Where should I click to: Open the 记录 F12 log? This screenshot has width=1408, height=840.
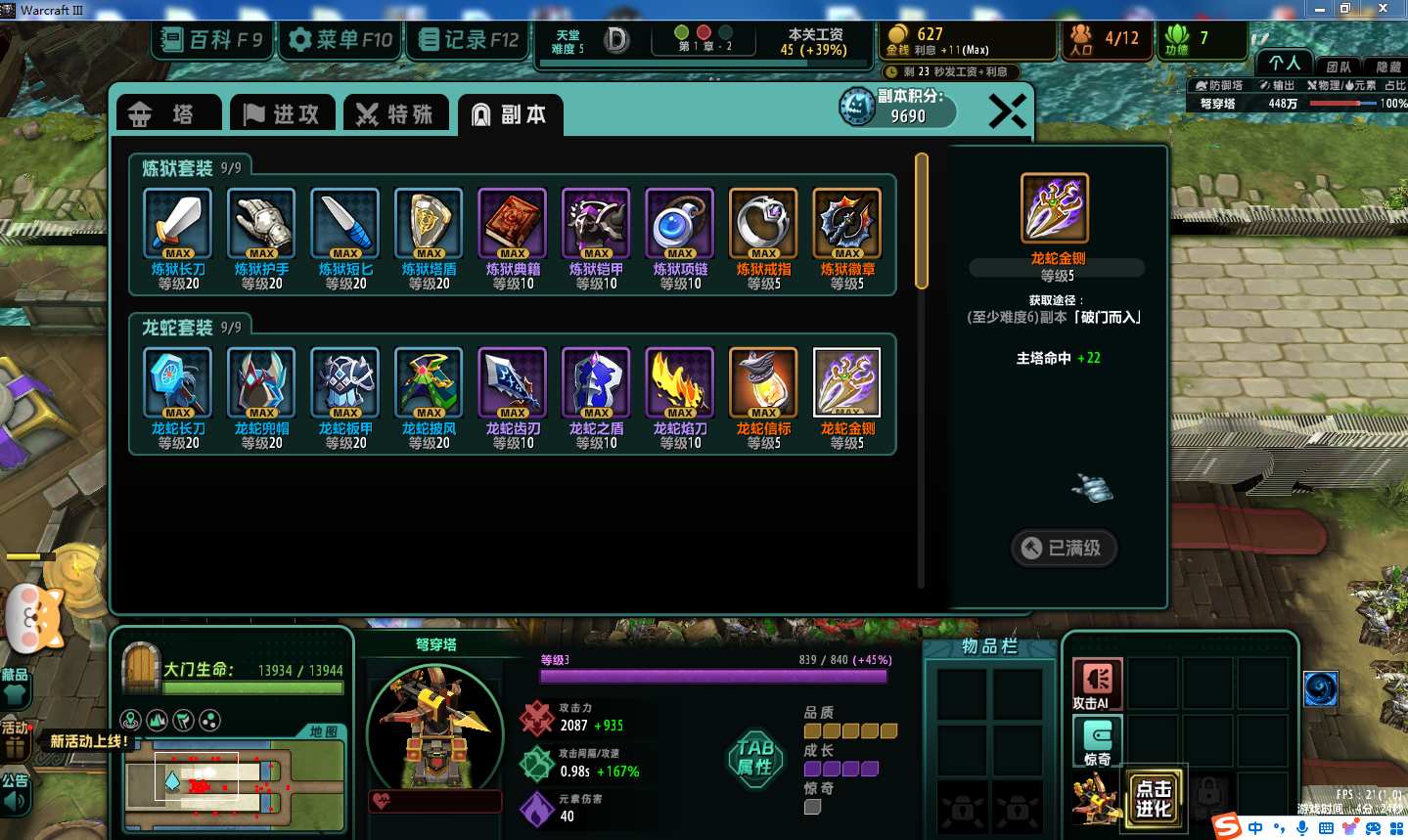469,40
